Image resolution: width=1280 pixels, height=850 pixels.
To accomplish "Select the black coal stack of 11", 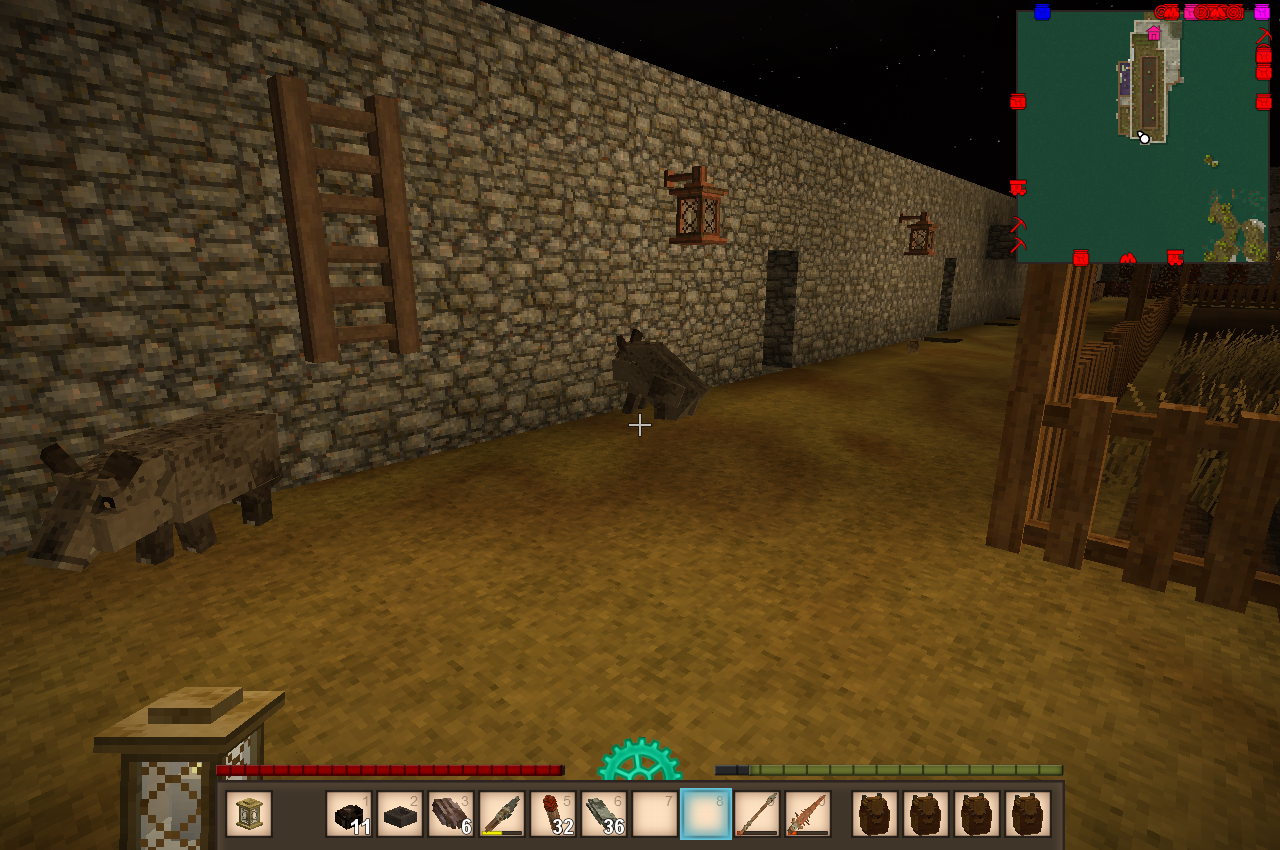I will (x=349, y=814).
